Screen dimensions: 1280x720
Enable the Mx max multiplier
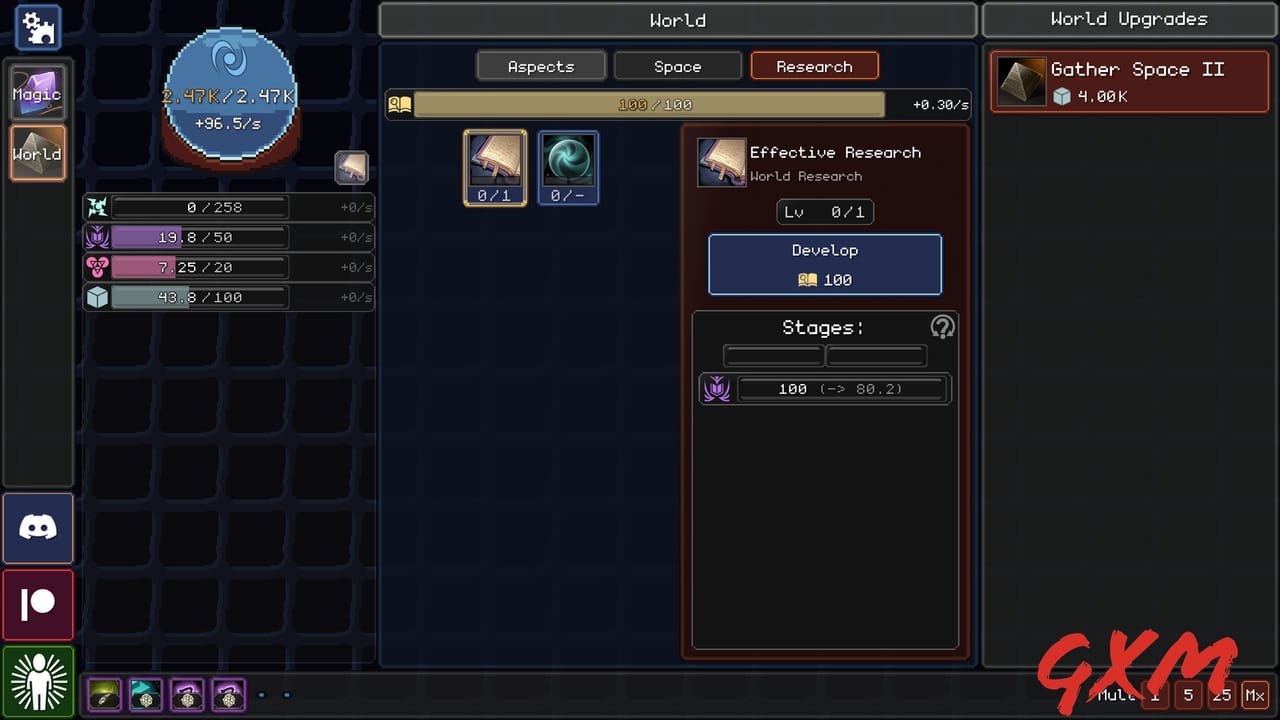(1256, 694)
